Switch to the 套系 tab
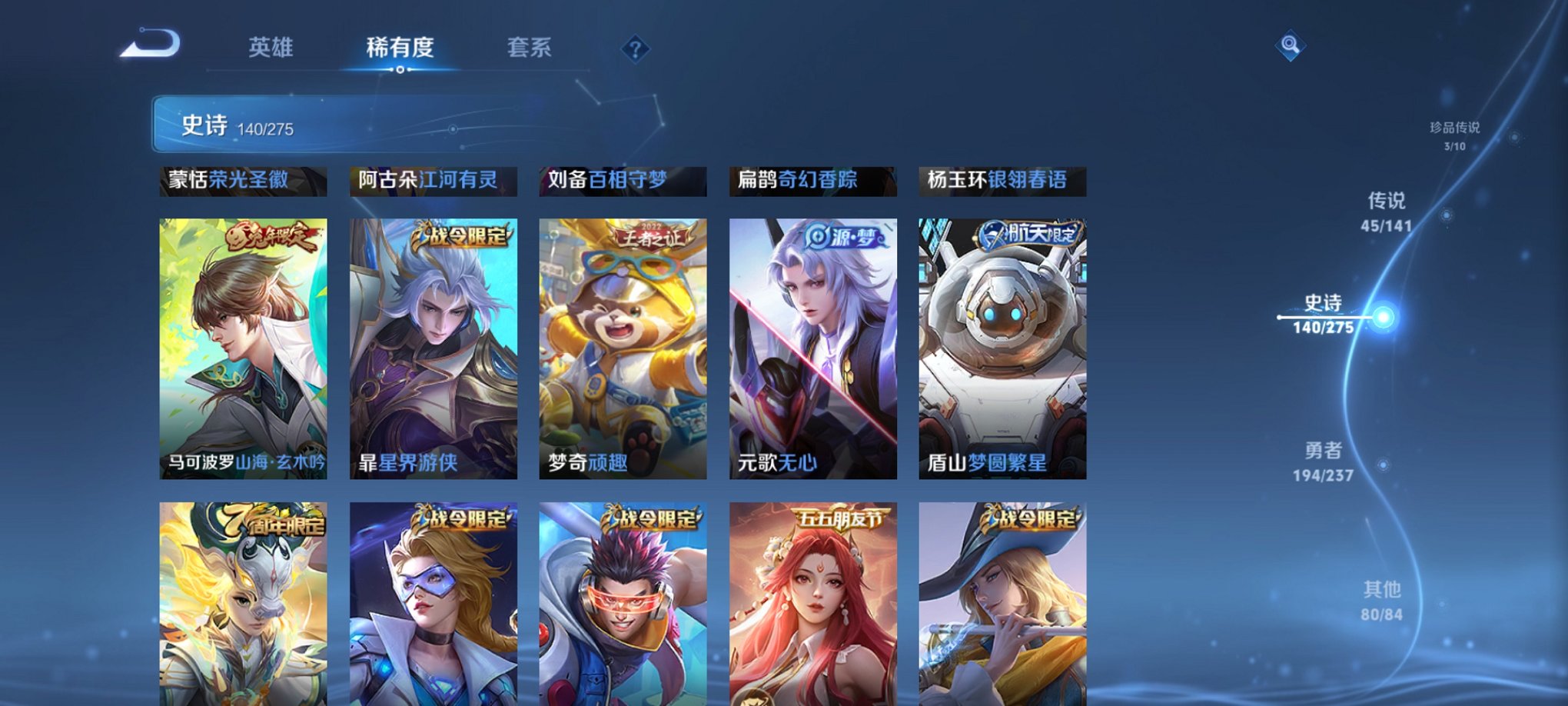The width and height of the screenshot is (1568, 706). (x=538, y=48)
